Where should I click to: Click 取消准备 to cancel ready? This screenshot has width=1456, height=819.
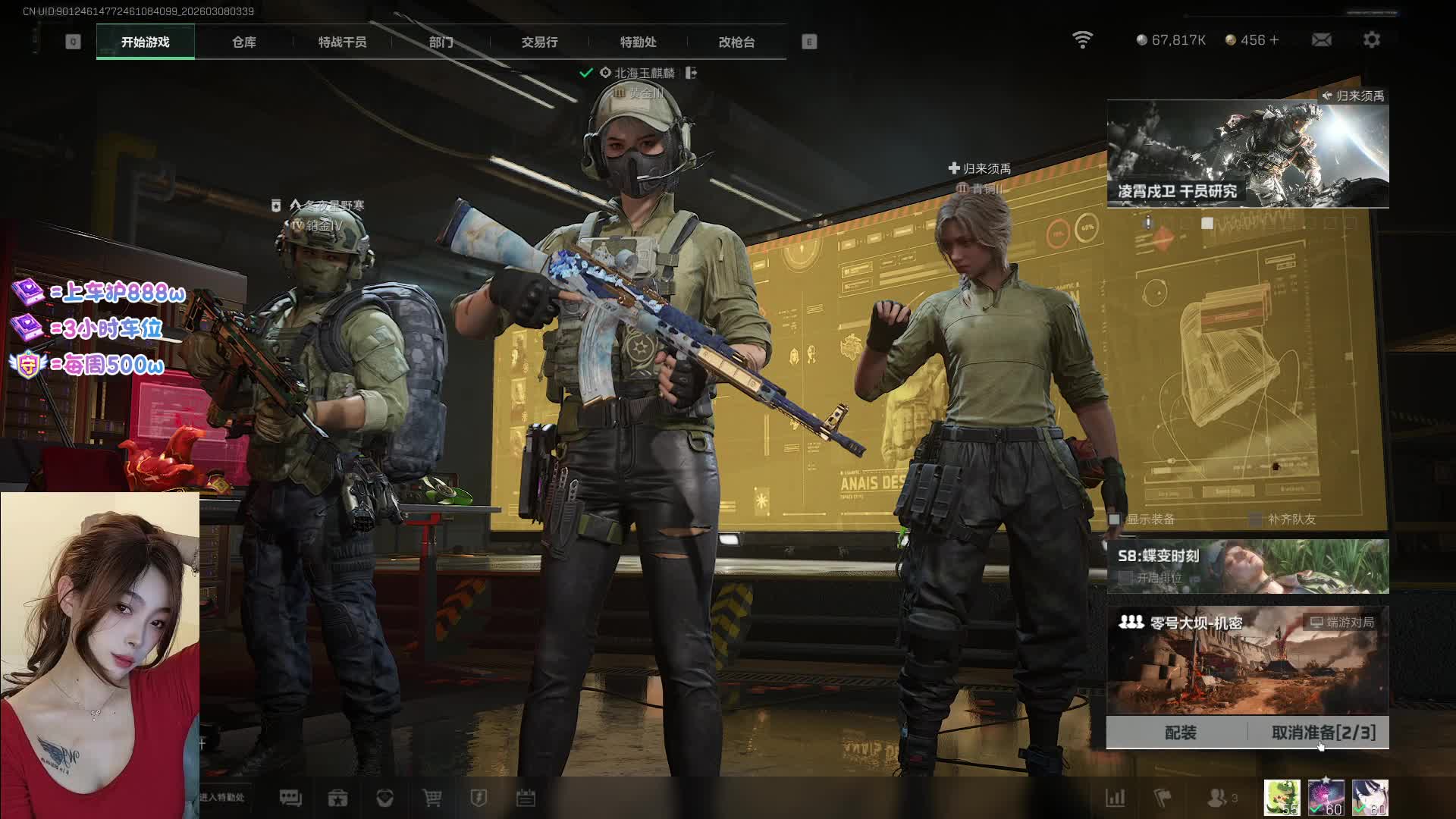1323,733
